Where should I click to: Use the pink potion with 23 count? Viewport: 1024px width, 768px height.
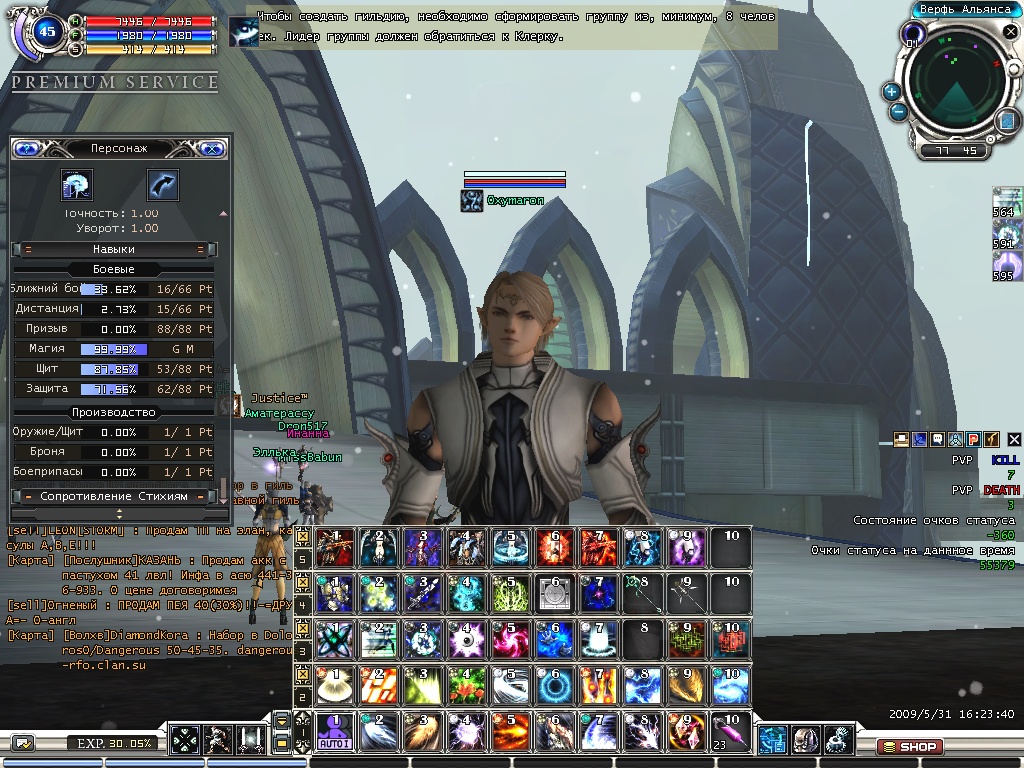(x=731, y=732)
